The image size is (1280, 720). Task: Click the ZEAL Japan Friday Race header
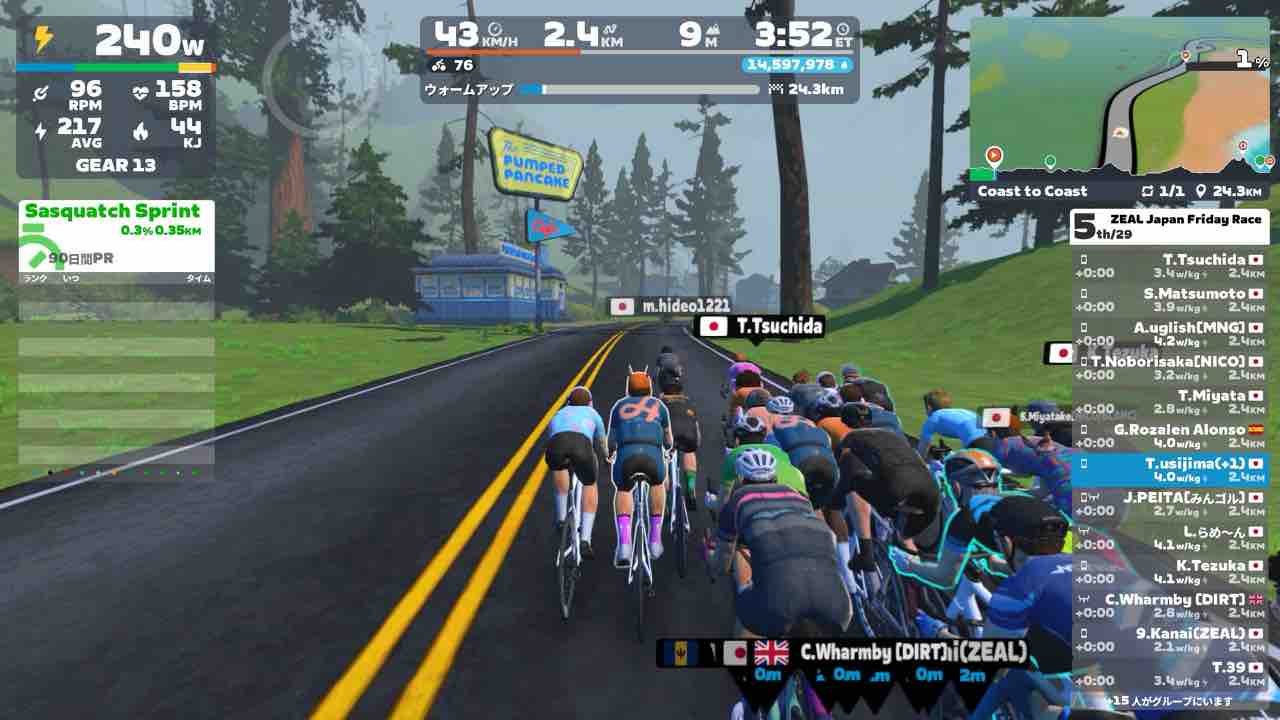pyautogui.click(x=1170, y=227)
